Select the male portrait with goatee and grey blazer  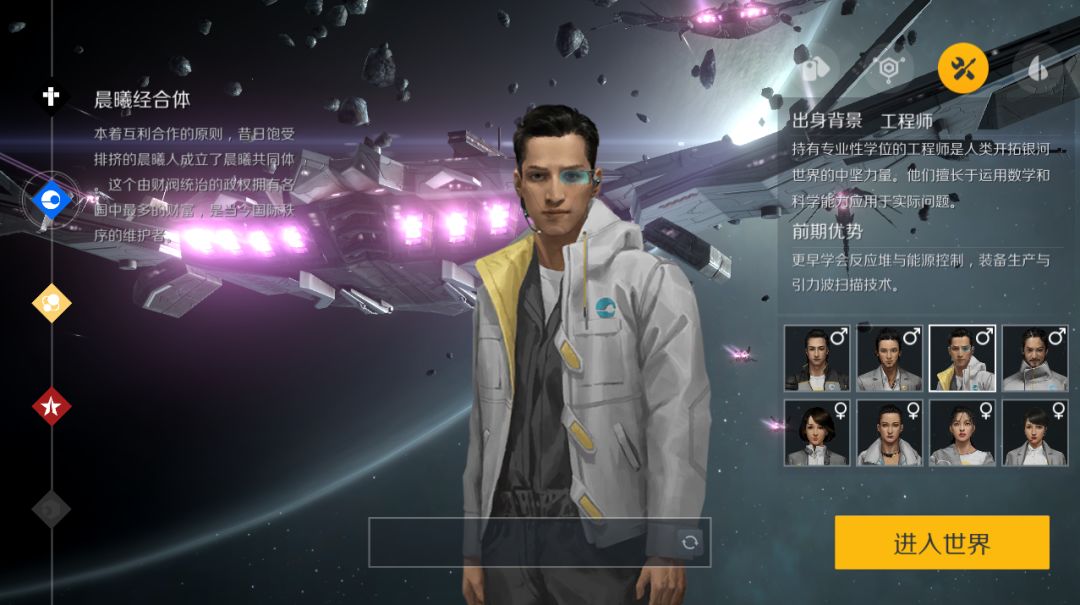coord(889,358)
